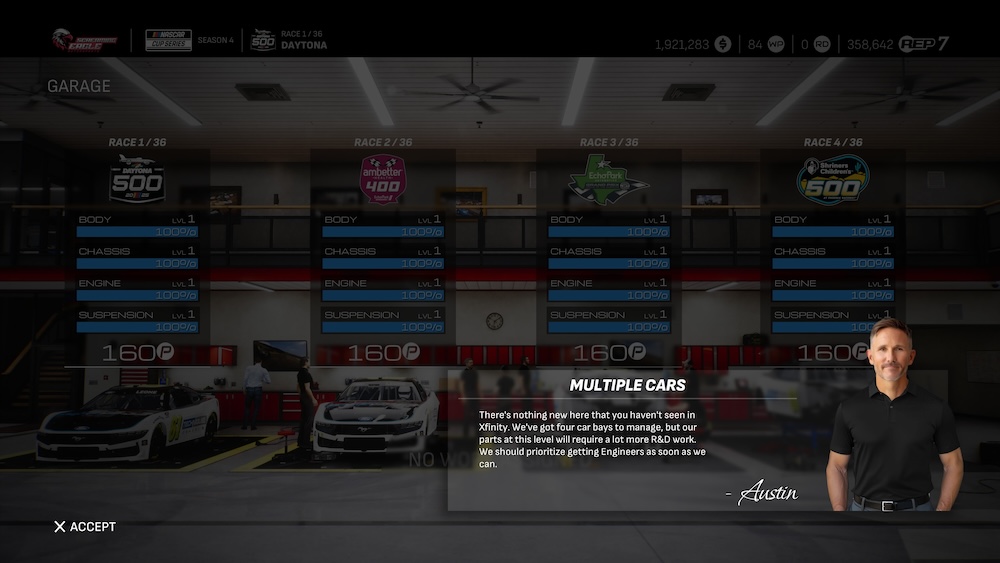Select the Daytona 500 car bay

pos(138,250)
